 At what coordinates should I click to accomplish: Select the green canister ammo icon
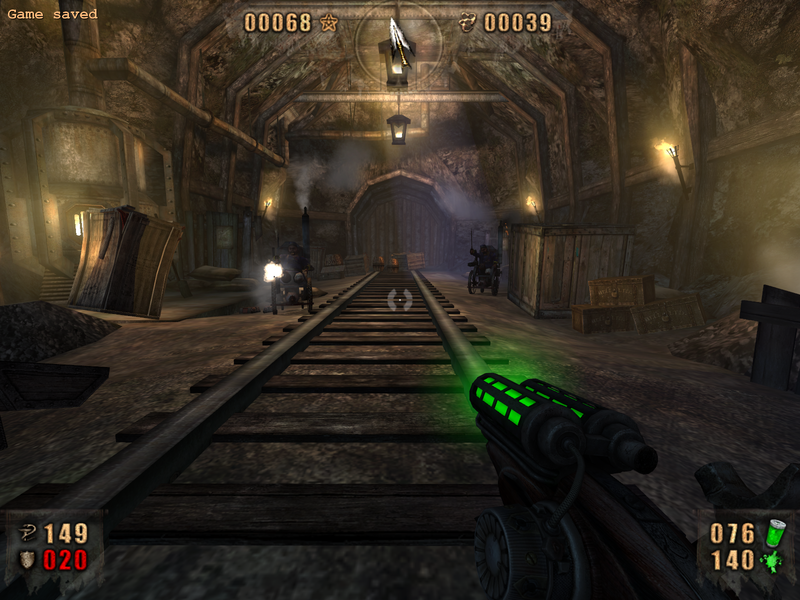776,533
